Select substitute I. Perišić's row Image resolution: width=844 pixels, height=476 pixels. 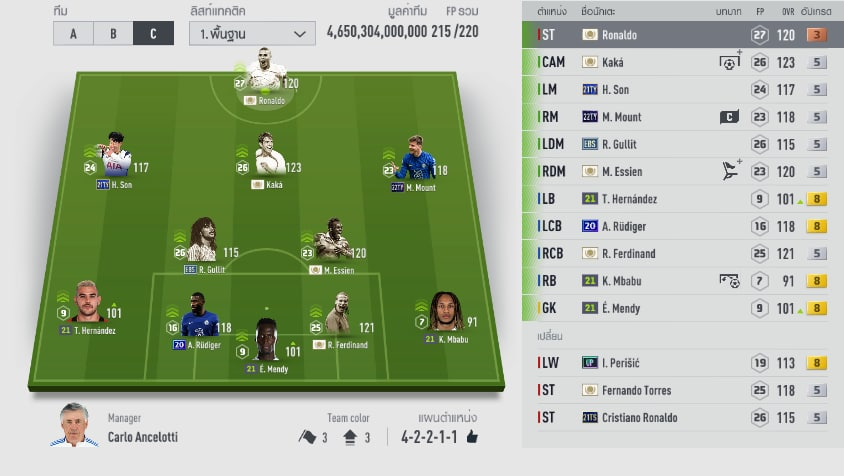pyautogui.click(x=682, y=363)
